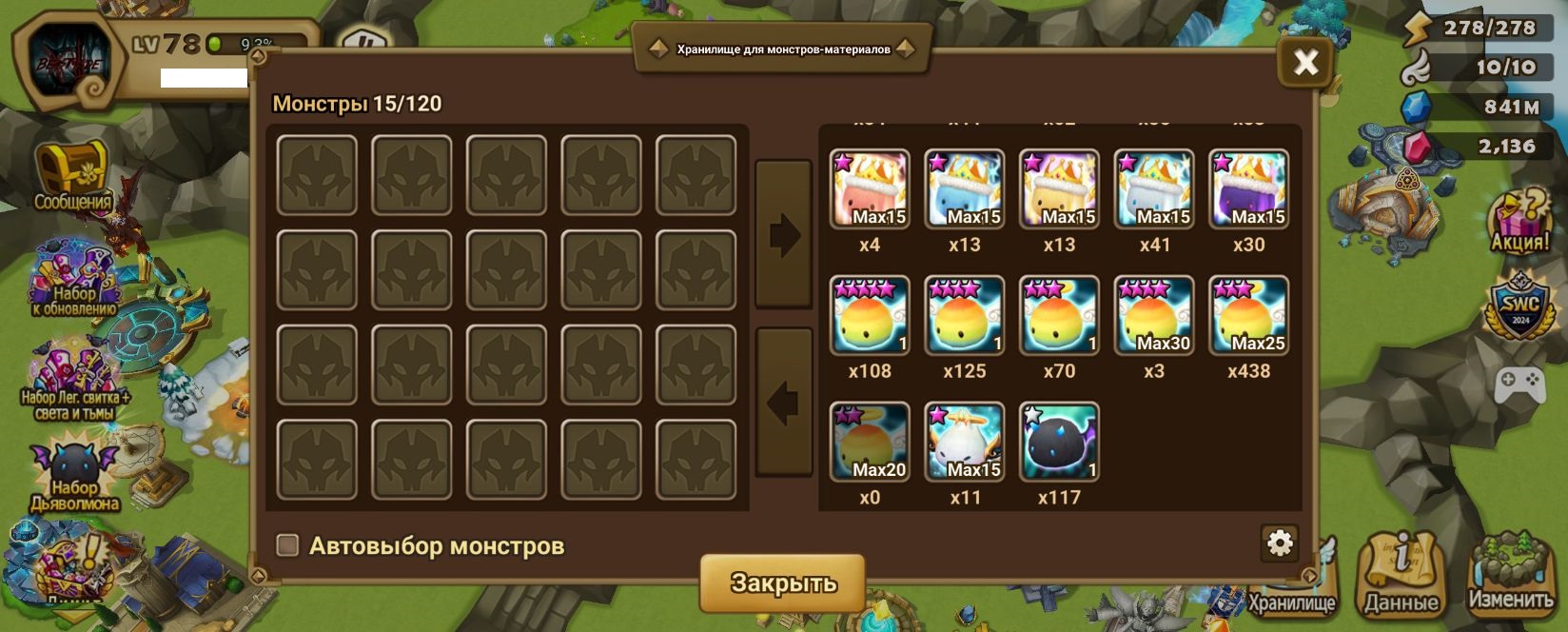Screen dimensions: 1568x632
Task: Open the storage gear settings
Action: click(x=1280, y=543)
